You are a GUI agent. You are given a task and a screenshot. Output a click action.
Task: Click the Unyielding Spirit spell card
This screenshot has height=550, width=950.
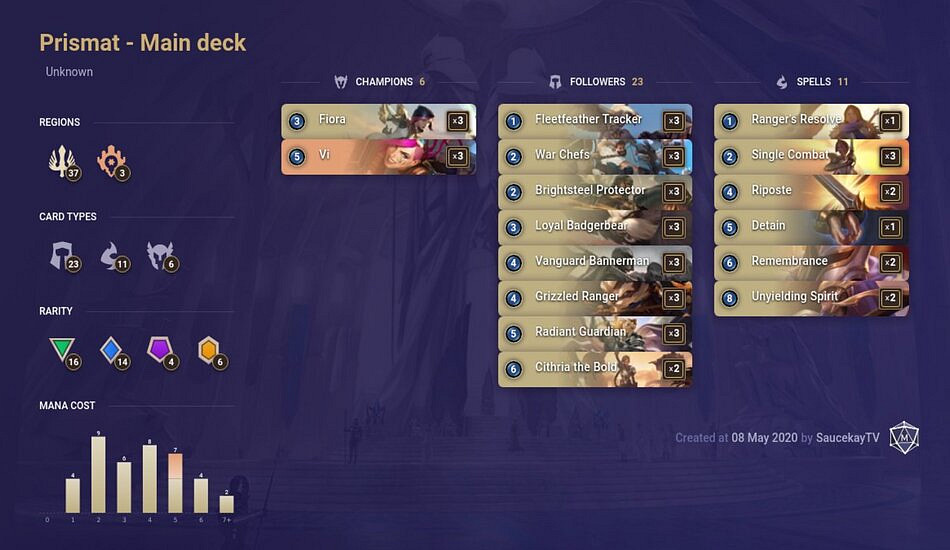811,297
